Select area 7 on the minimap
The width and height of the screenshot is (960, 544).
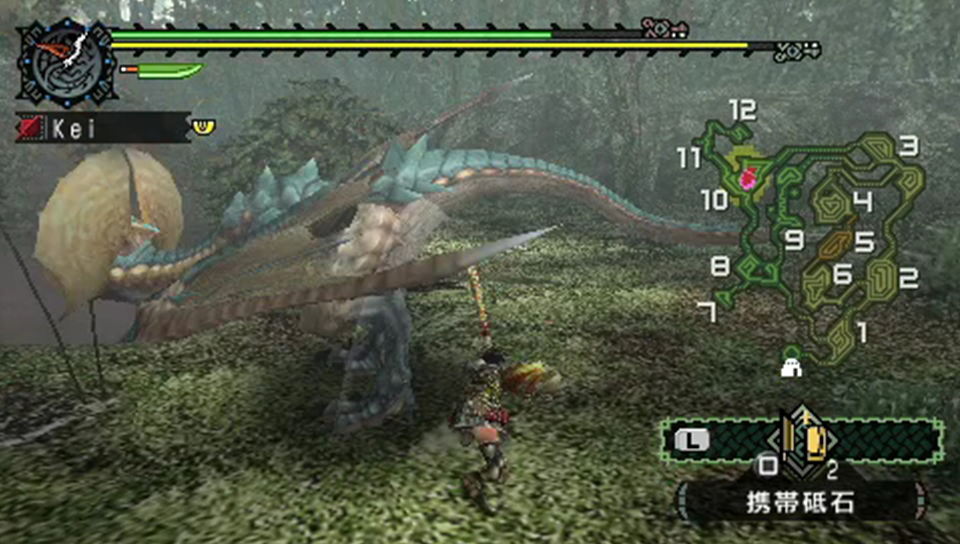(x=708, y=312)
